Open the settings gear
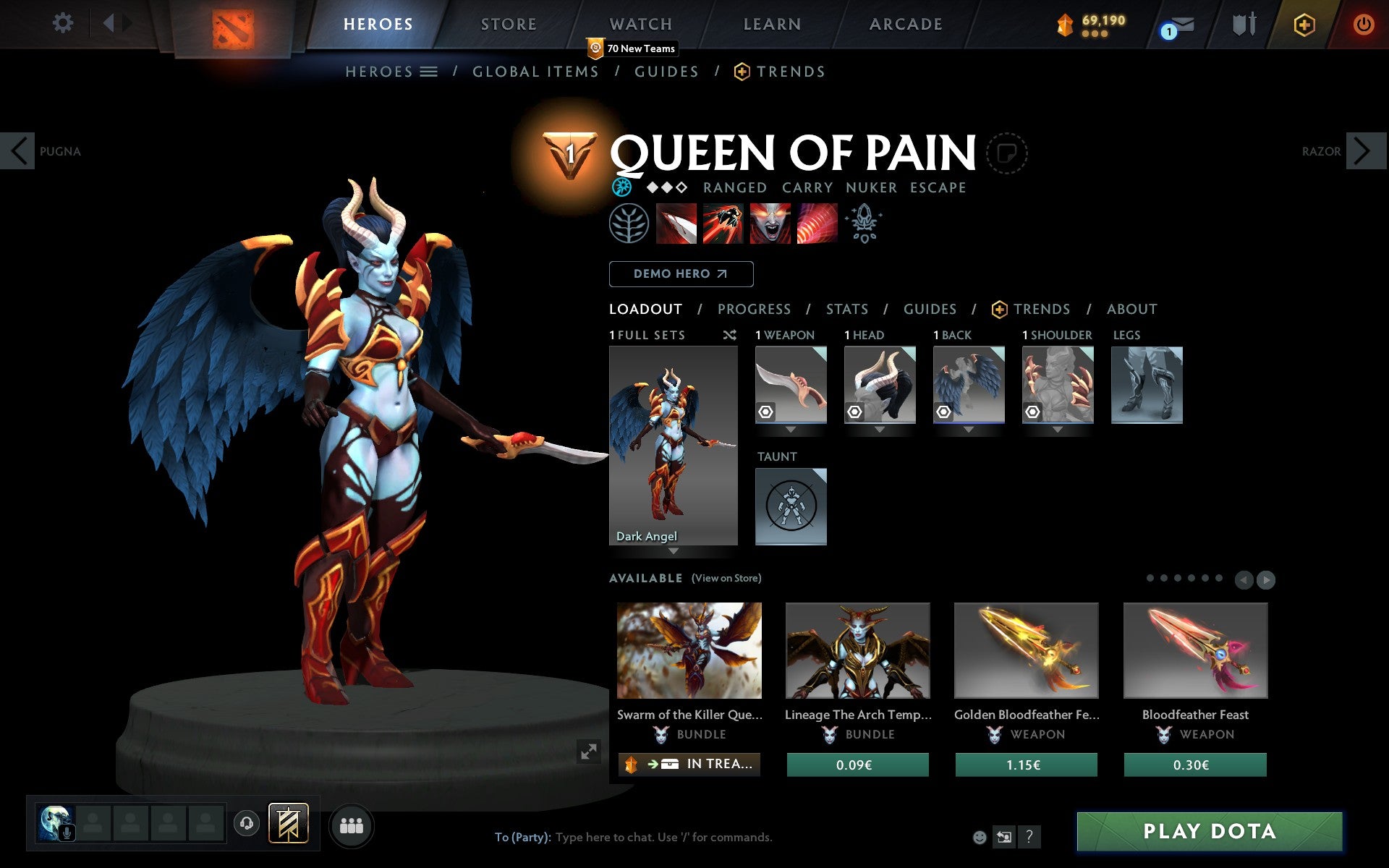 coord(64,23)
